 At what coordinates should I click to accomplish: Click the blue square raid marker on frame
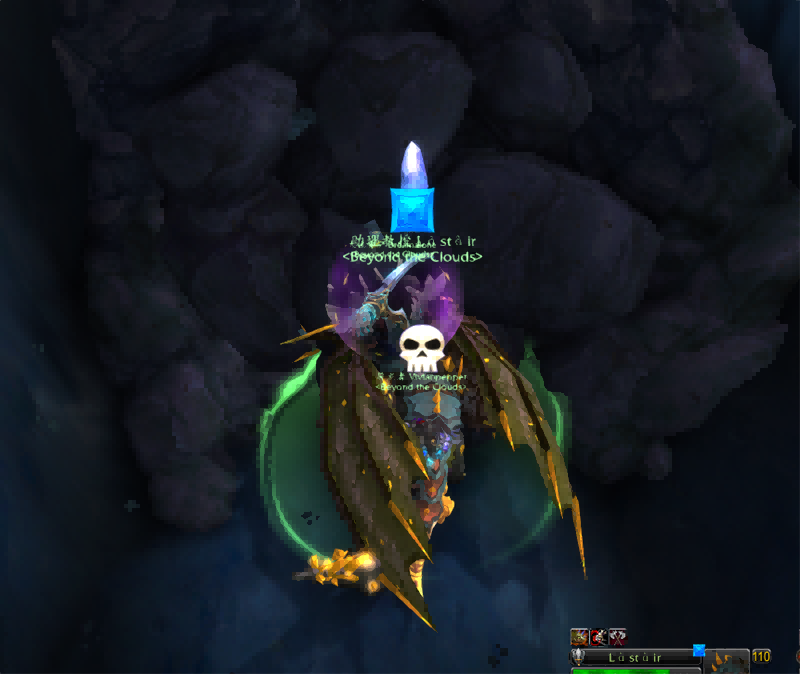pos(699,650)
